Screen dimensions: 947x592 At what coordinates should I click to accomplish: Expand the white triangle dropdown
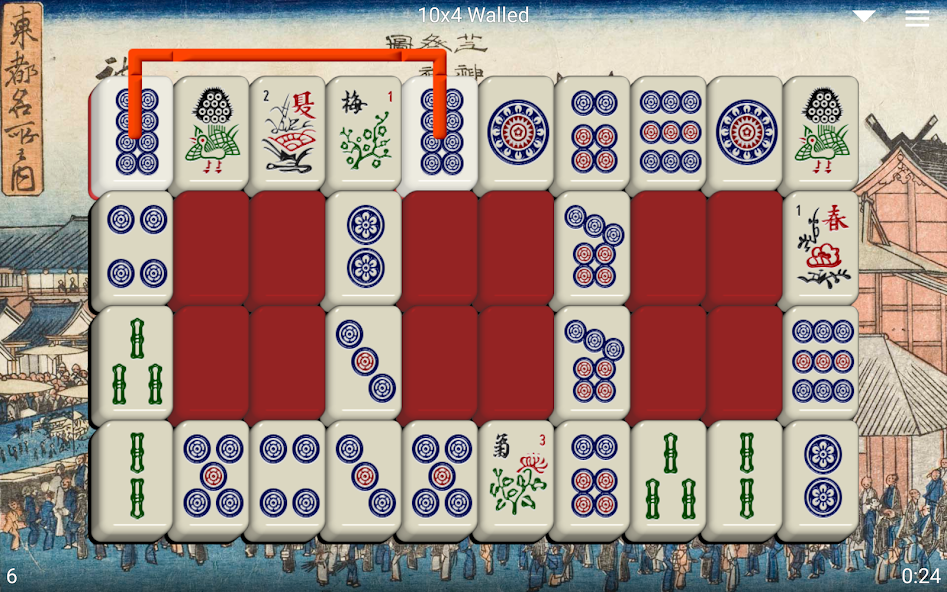[x=864, y=16]
